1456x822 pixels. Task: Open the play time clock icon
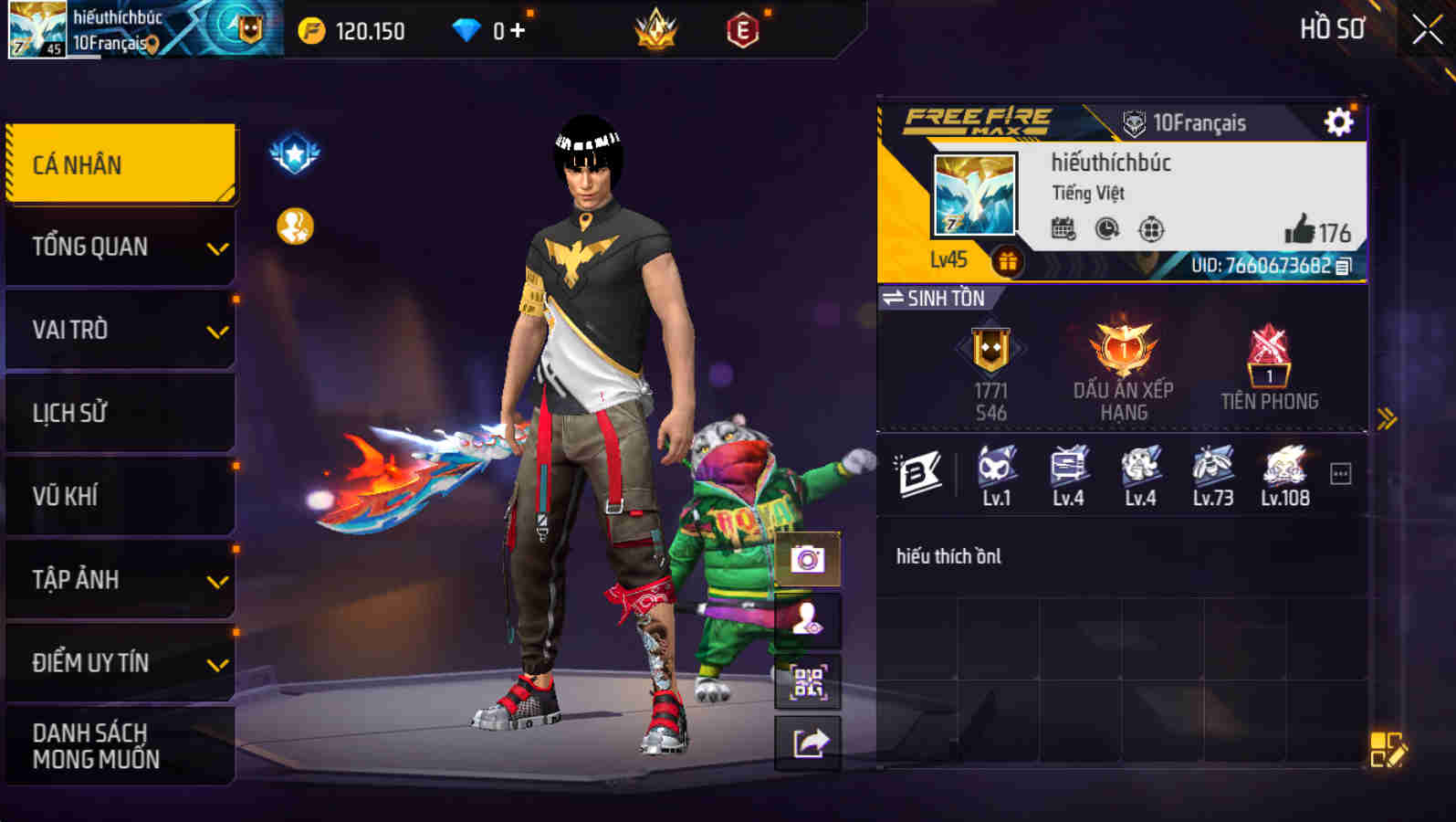(x=1105, y=230)
